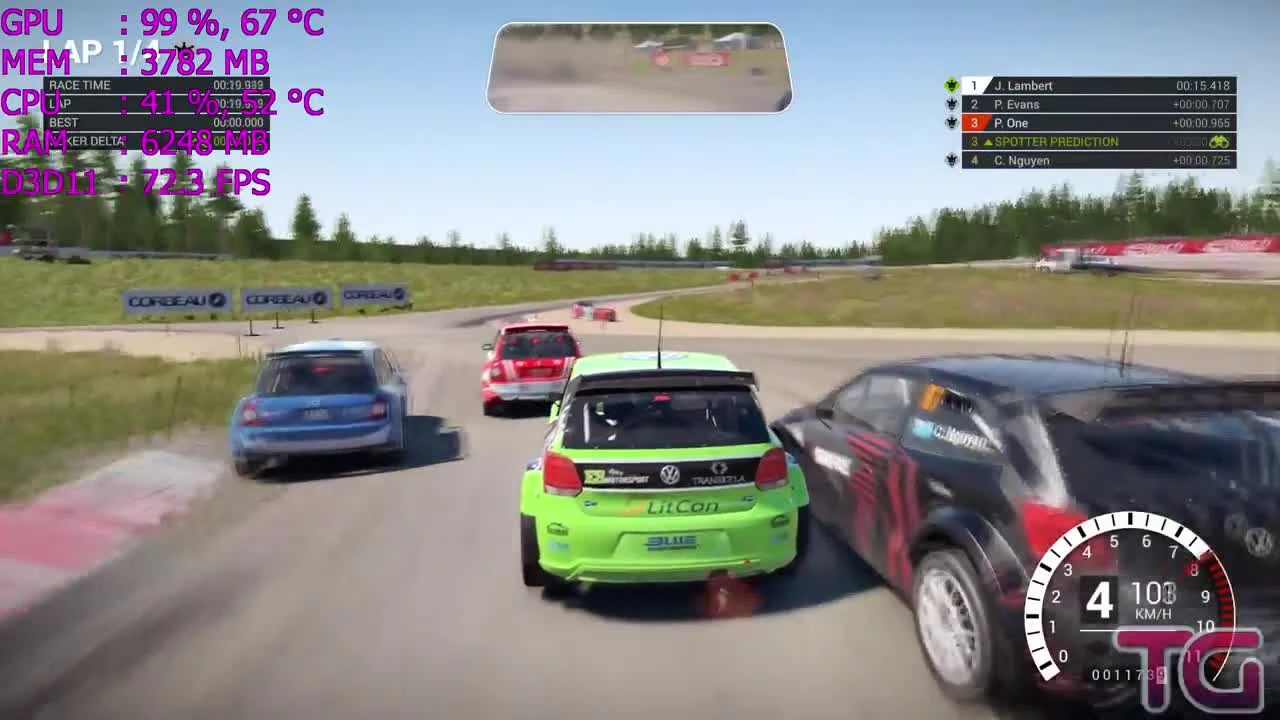This screenshot has height=720, width=1280.
Task: Click the binoculars icon on Spotter Prediction row
Action: [x=1220, y=142]
